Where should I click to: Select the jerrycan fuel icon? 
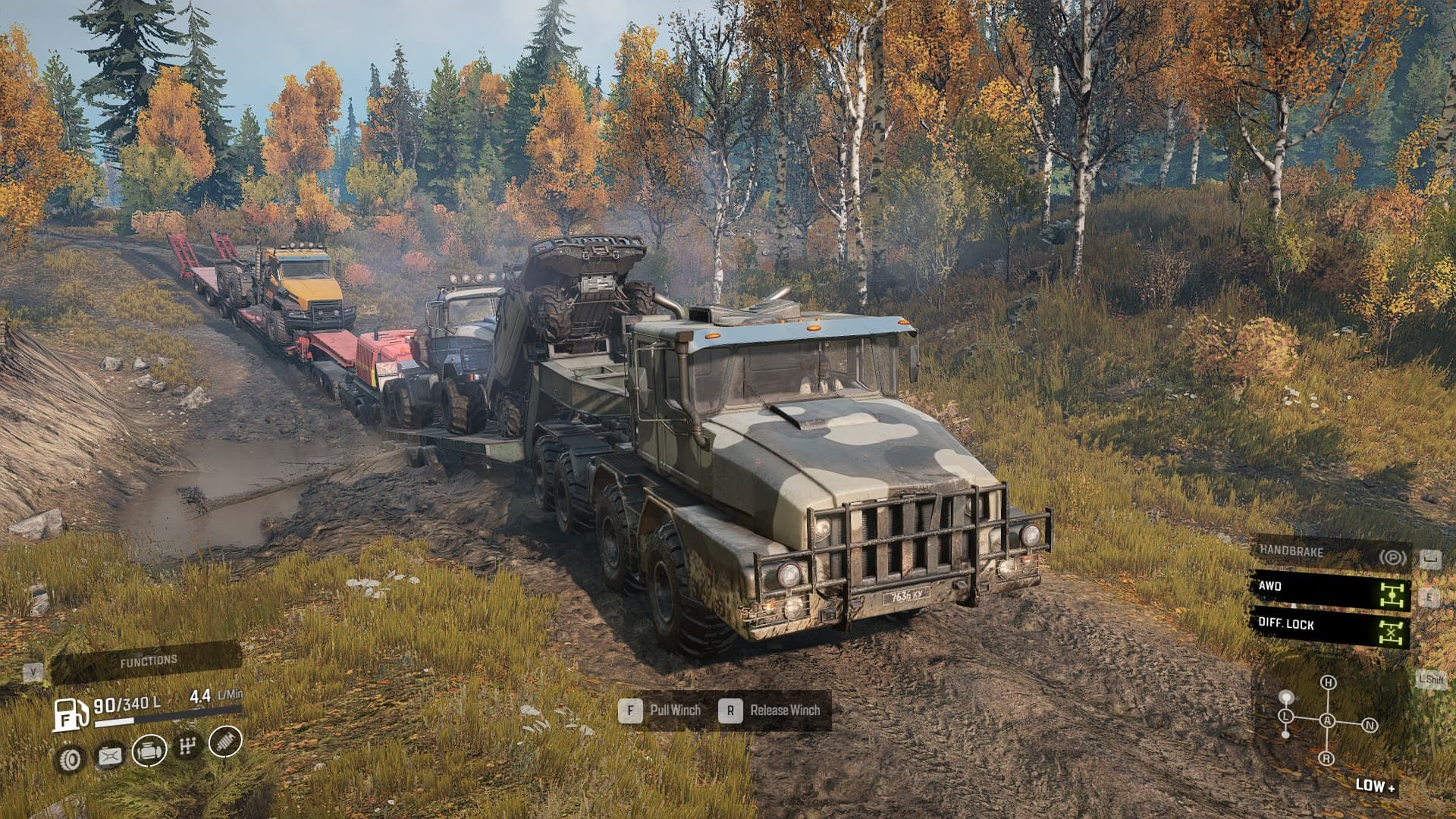110,755
